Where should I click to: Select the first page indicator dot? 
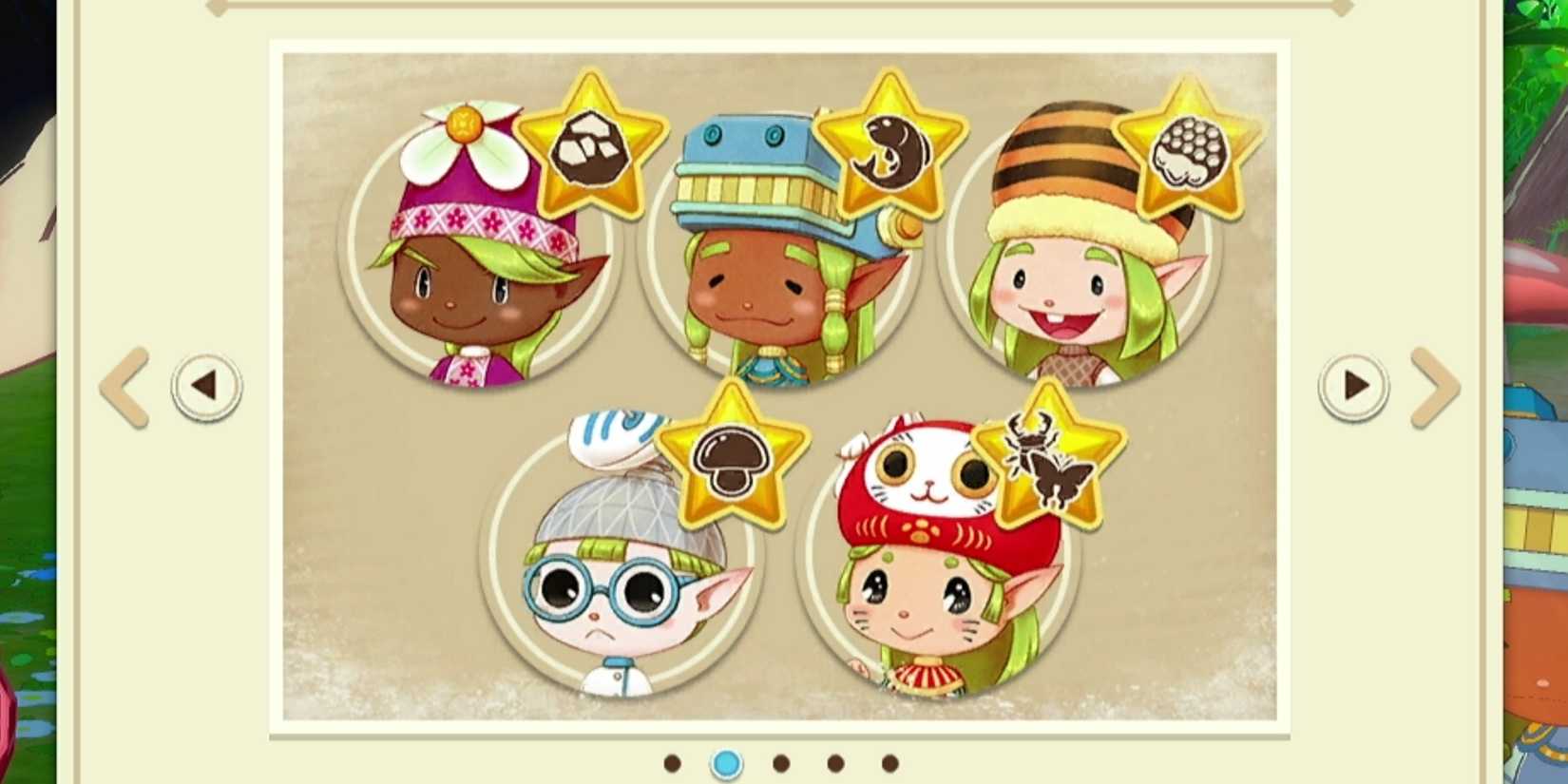coord(672,761)
